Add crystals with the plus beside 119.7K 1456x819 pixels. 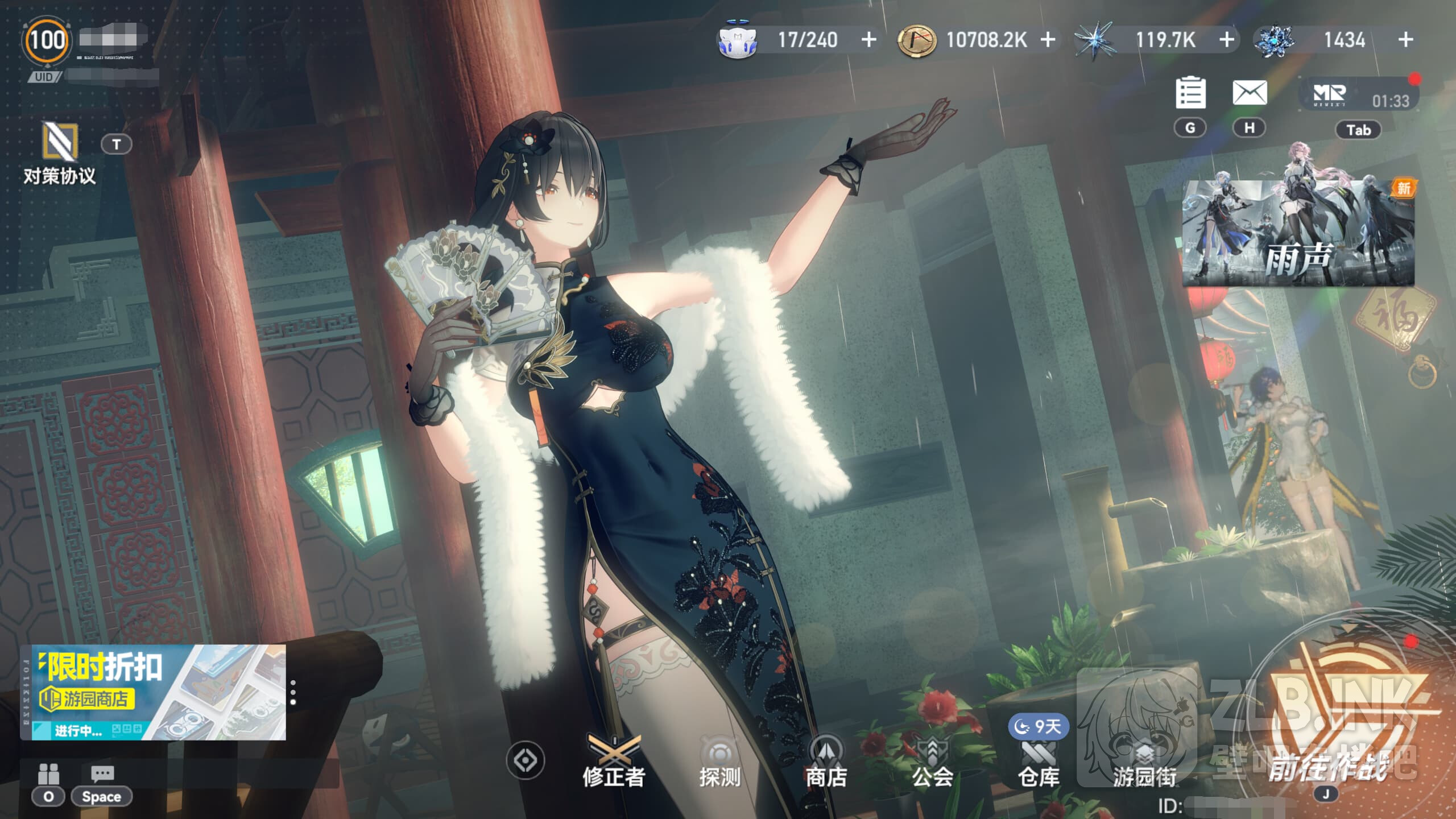click(x=1227, y=40)
